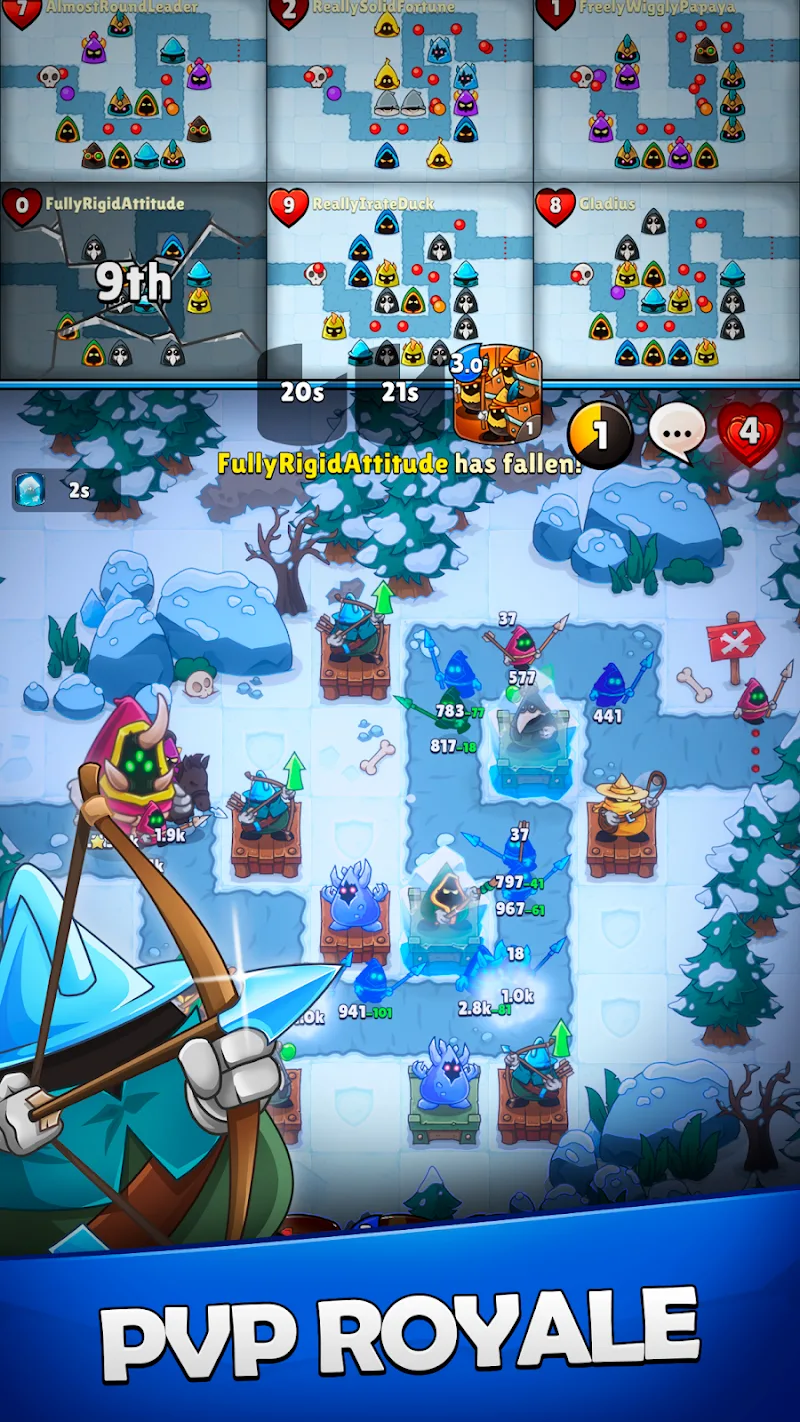
Task: Tap the gold coin counter icon
Action: (600, 435)
